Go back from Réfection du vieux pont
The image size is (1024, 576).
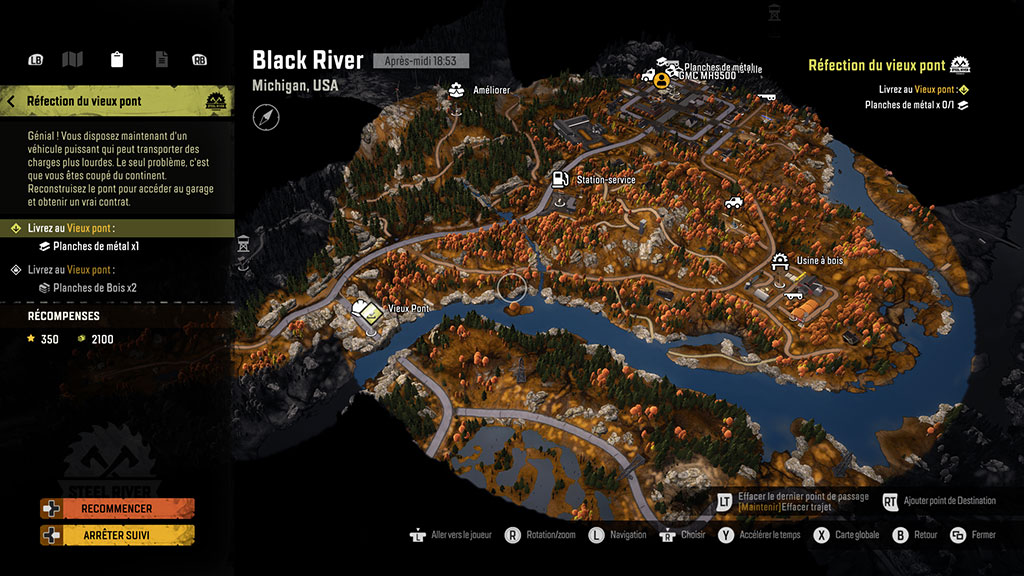11,101
